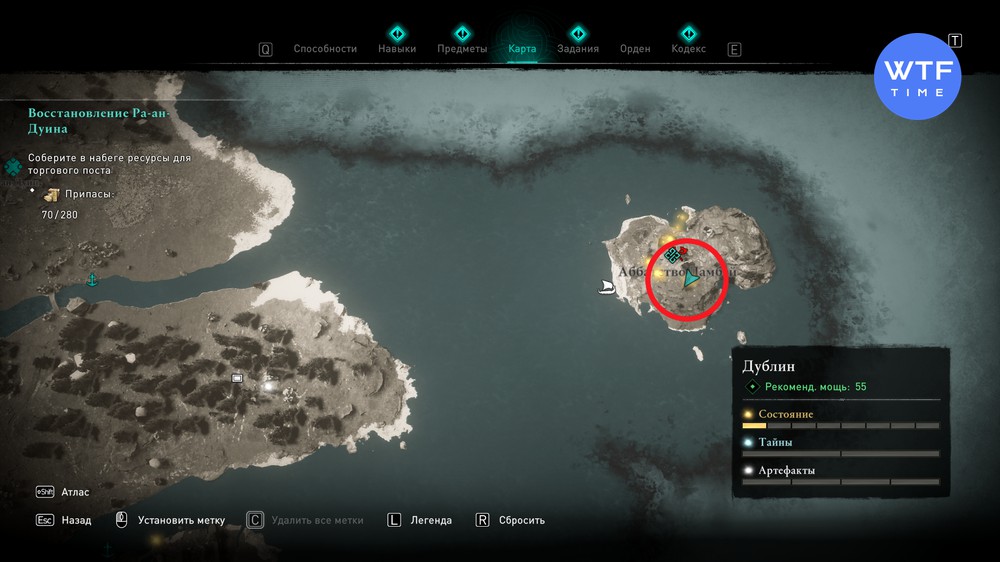Image resolution: width=1000 pixels, height=562 pixels.
Task: Open the Легенда map legend
Action: pyautogui.click(x=430, y=520)
